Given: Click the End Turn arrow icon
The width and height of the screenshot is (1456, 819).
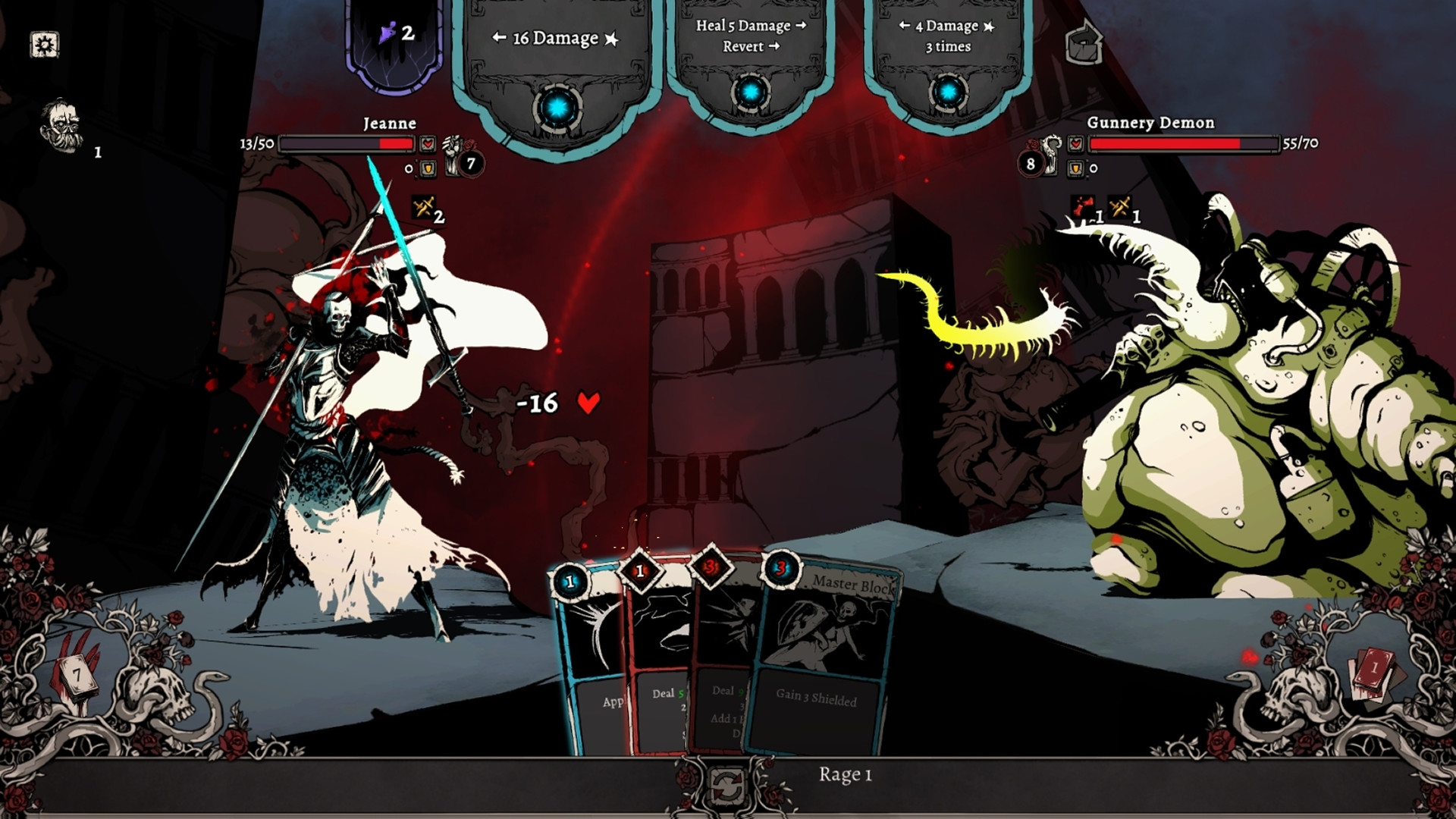Looking at the screenshot, I should point(1085,42).
